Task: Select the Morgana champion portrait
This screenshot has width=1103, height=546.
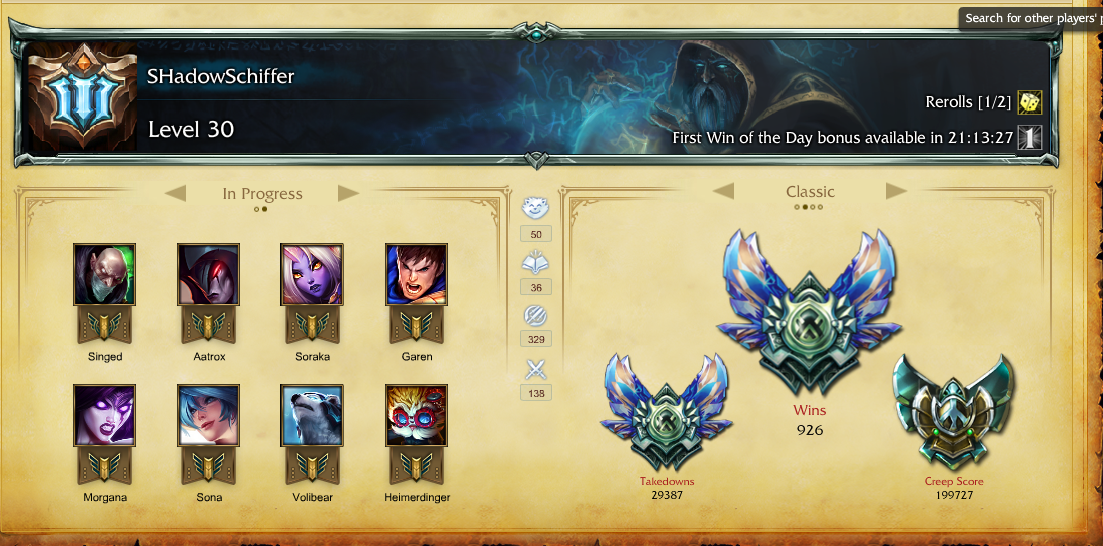Action: tap(104, 415)
